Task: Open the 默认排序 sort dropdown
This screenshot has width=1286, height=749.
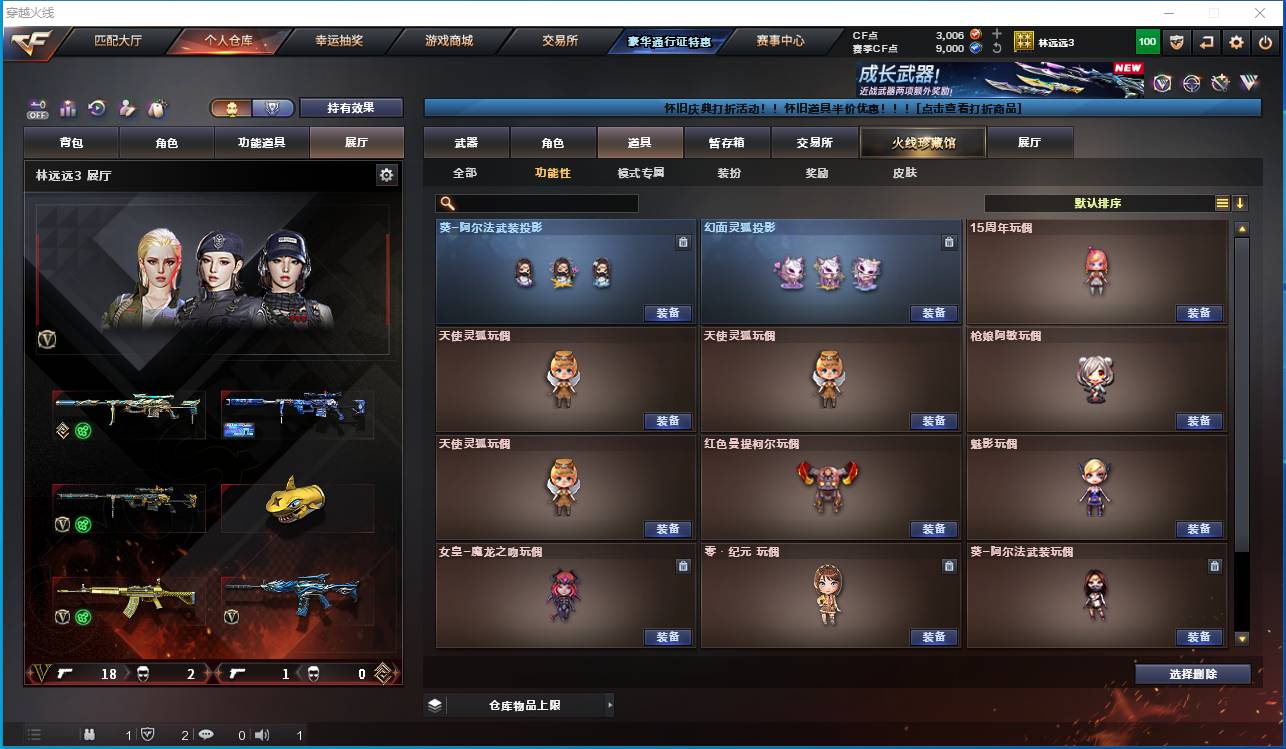Action: click(x=1100, y=203)
